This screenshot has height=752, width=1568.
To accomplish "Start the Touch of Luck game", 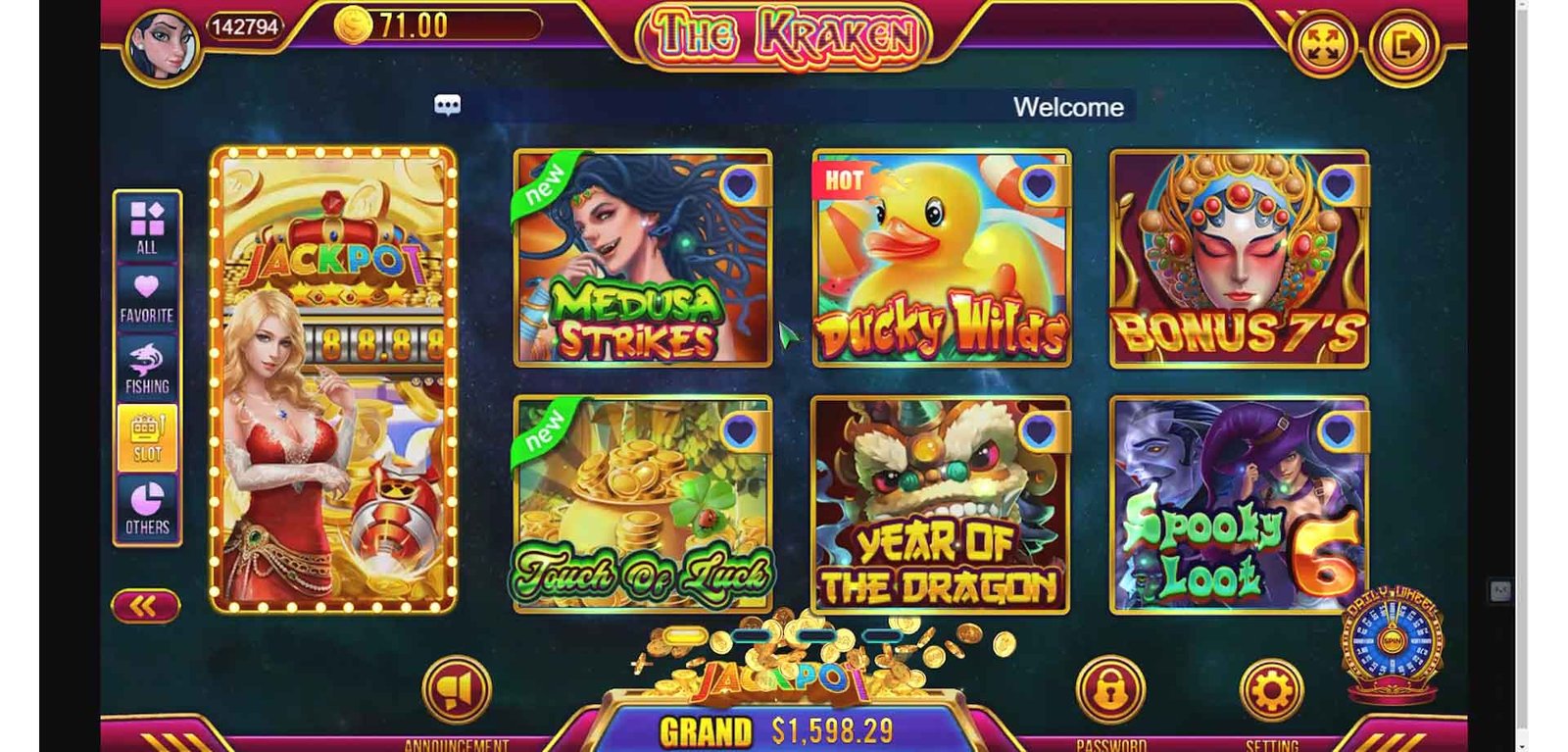I will pos(643,505).
